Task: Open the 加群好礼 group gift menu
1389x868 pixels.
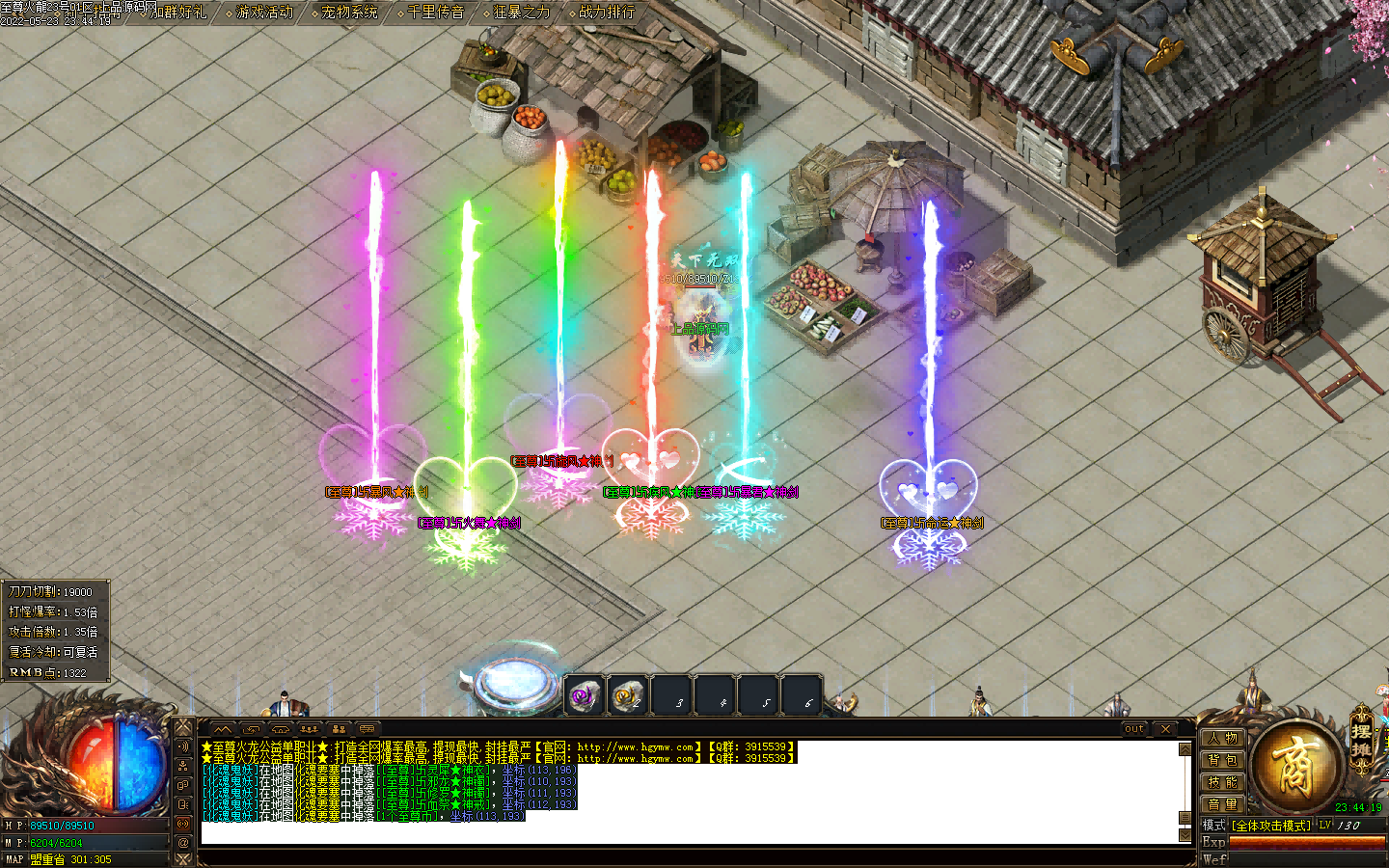Action: coord(179,13)
